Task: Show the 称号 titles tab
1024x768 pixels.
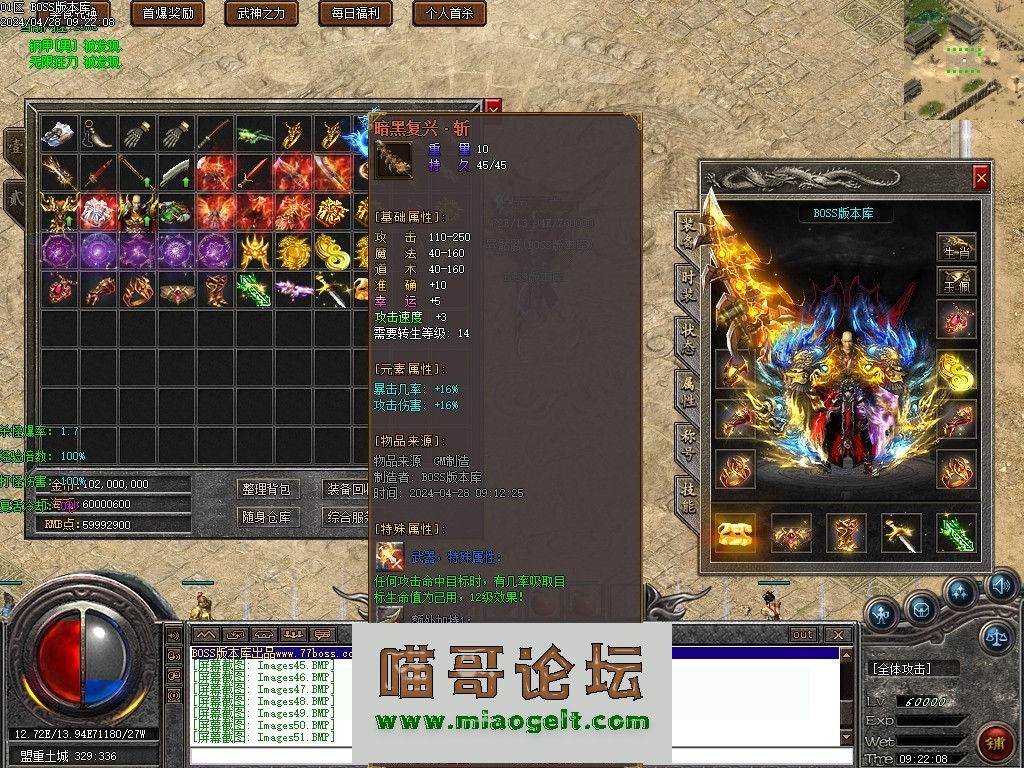Action: tap(687, 441)
